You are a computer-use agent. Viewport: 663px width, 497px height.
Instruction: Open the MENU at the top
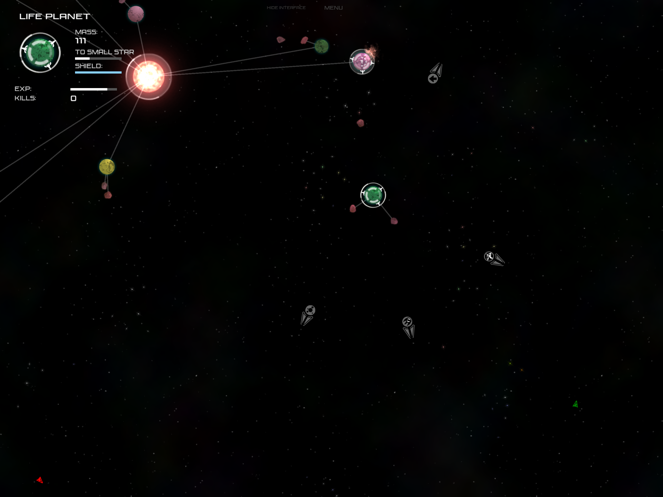click(x=334, y=8)
